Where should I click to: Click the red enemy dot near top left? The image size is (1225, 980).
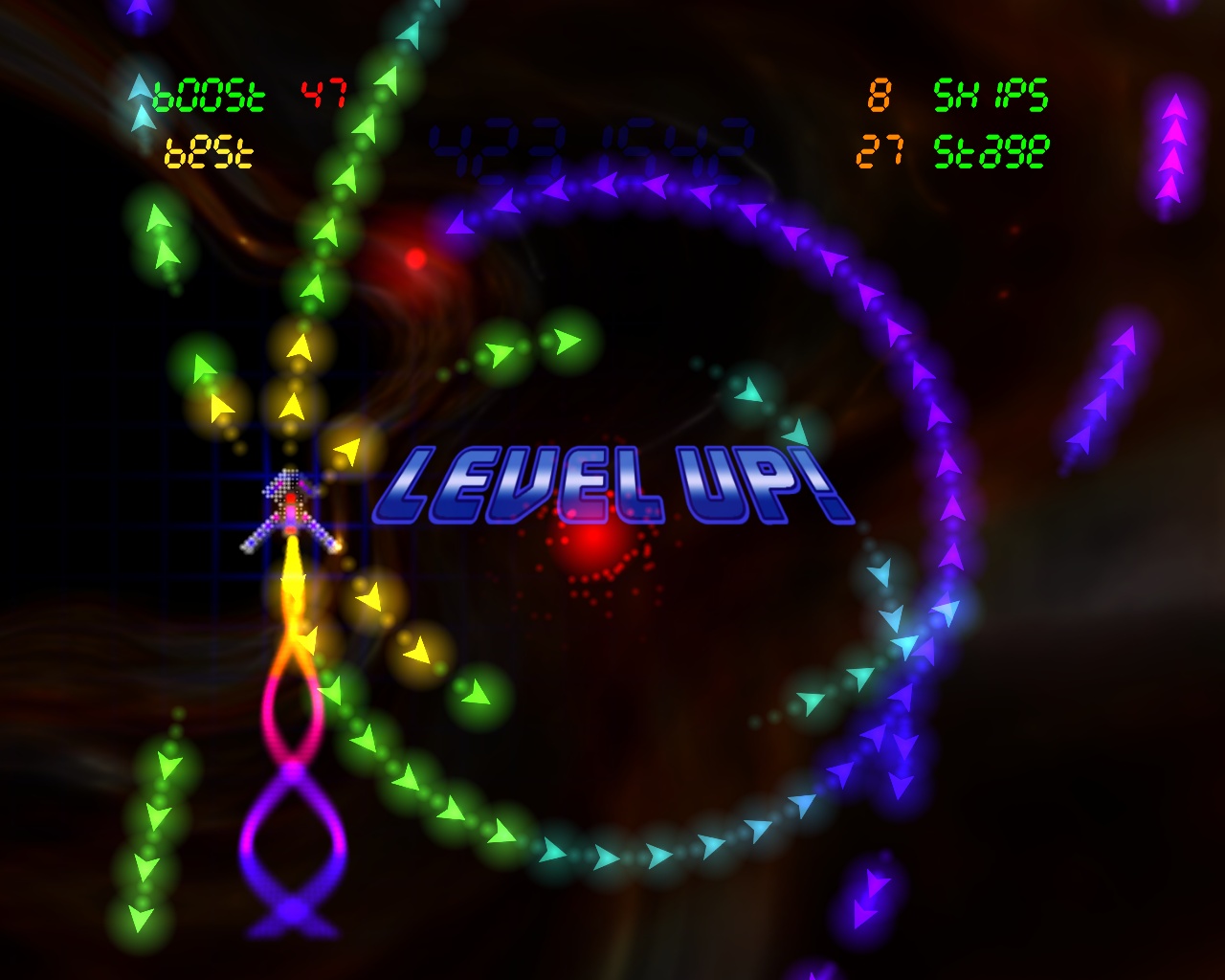(x=413, y=260)
